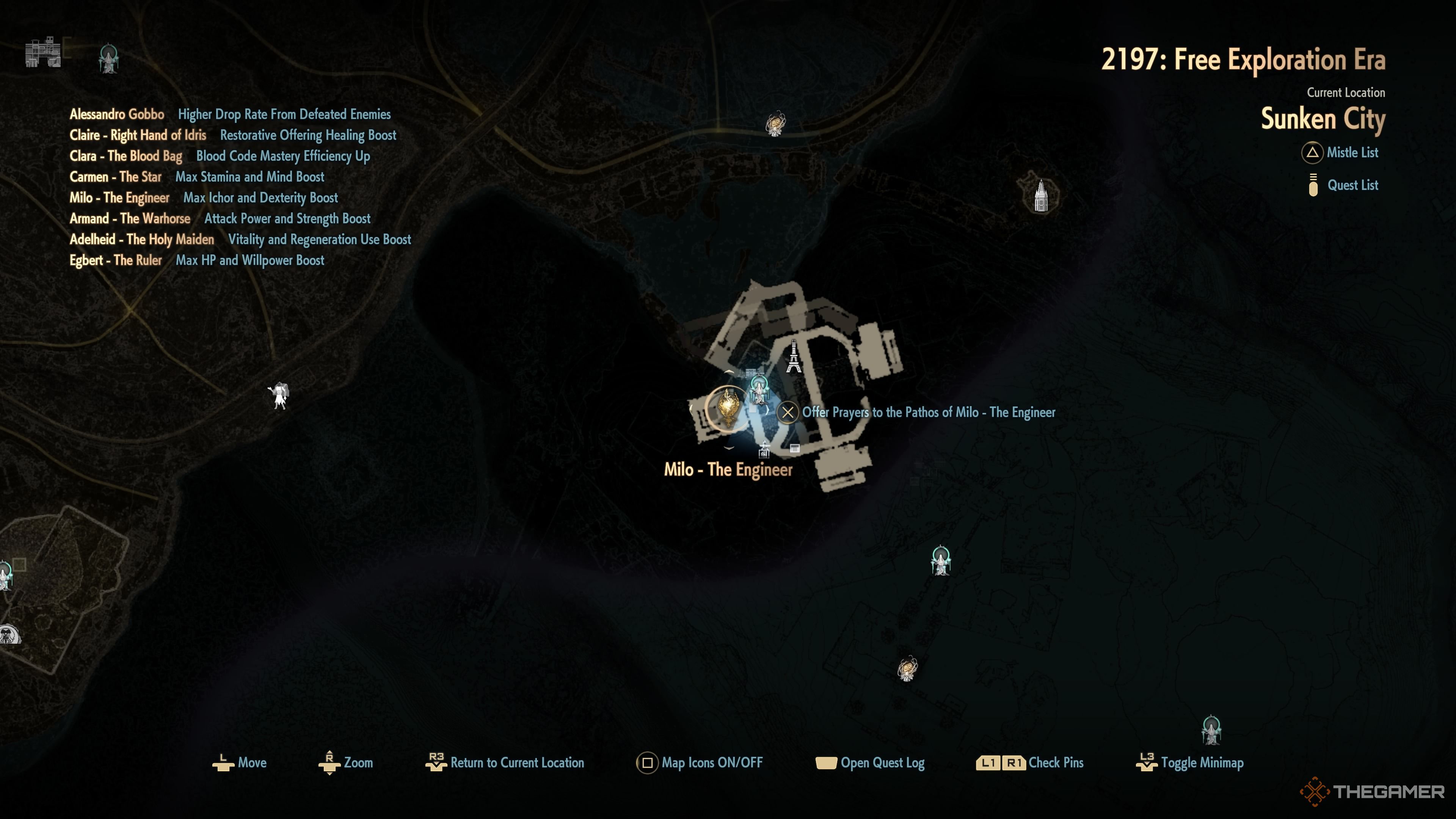This screenshot has height=819, width=1456.
Task: Choose the Armand - The Warhorse entry
Action: [130, 219]
